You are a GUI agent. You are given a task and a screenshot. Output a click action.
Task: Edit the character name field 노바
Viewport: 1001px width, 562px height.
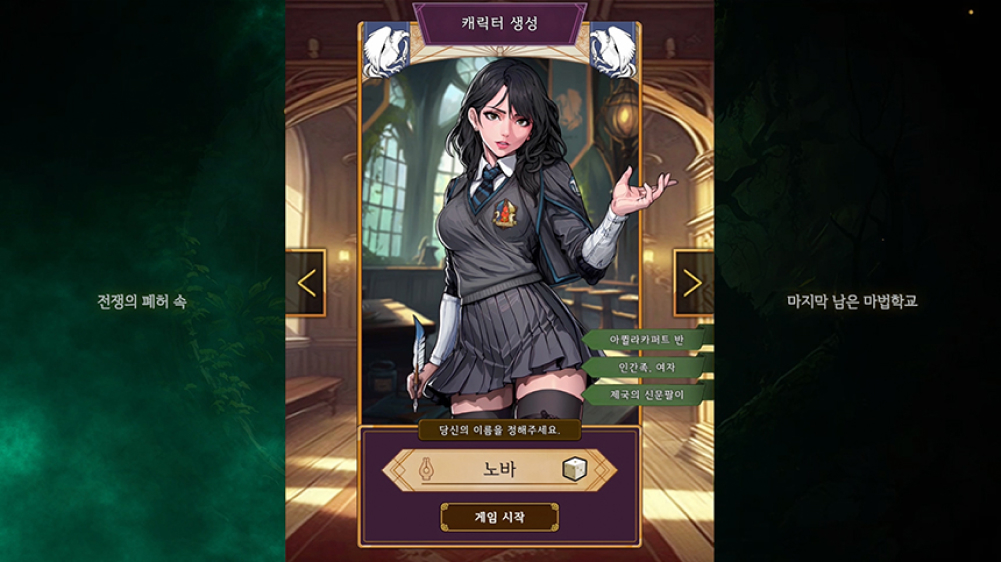(x=498, y=469)
